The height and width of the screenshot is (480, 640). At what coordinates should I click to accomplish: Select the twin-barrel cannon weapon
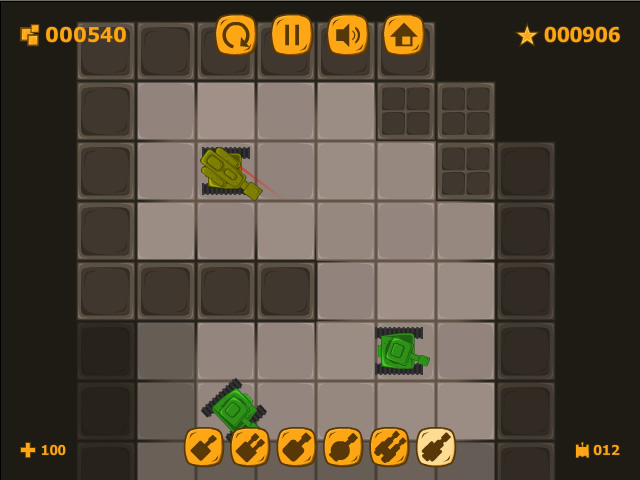pyautogui.click(x=250, y=447)
